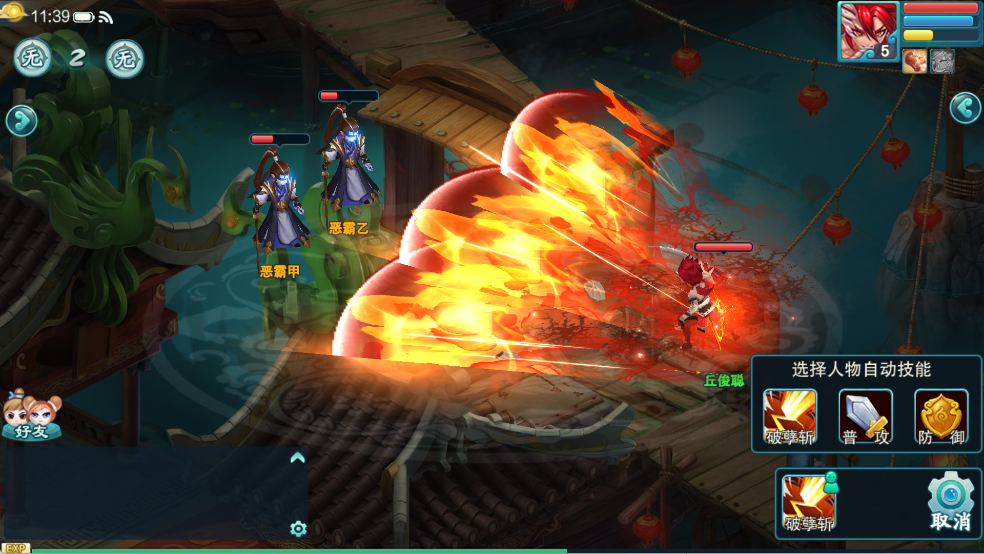The width and height of the screenshot is (984, 554).
Task: Collapse the right panel with the arrow button
Action: pyautogui.click(x=964, y=107)
